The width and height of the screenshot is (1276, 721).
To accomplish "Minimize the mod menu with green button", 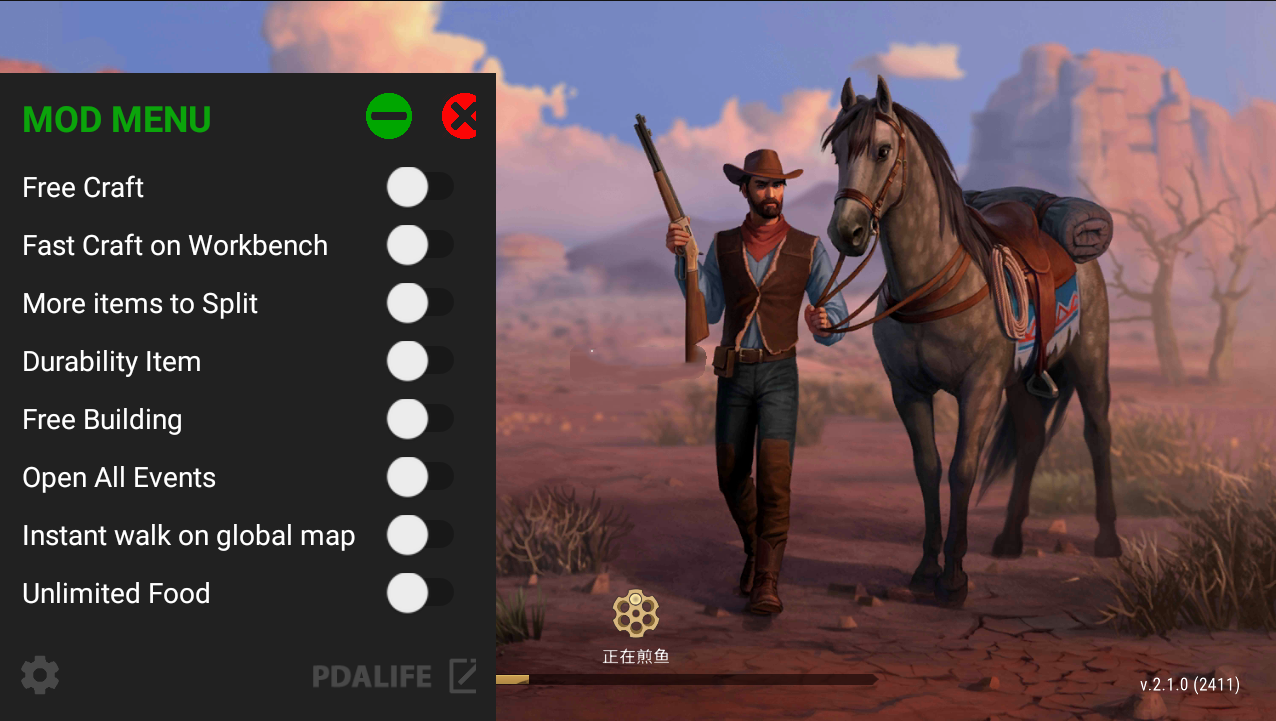I will [389, 117].
